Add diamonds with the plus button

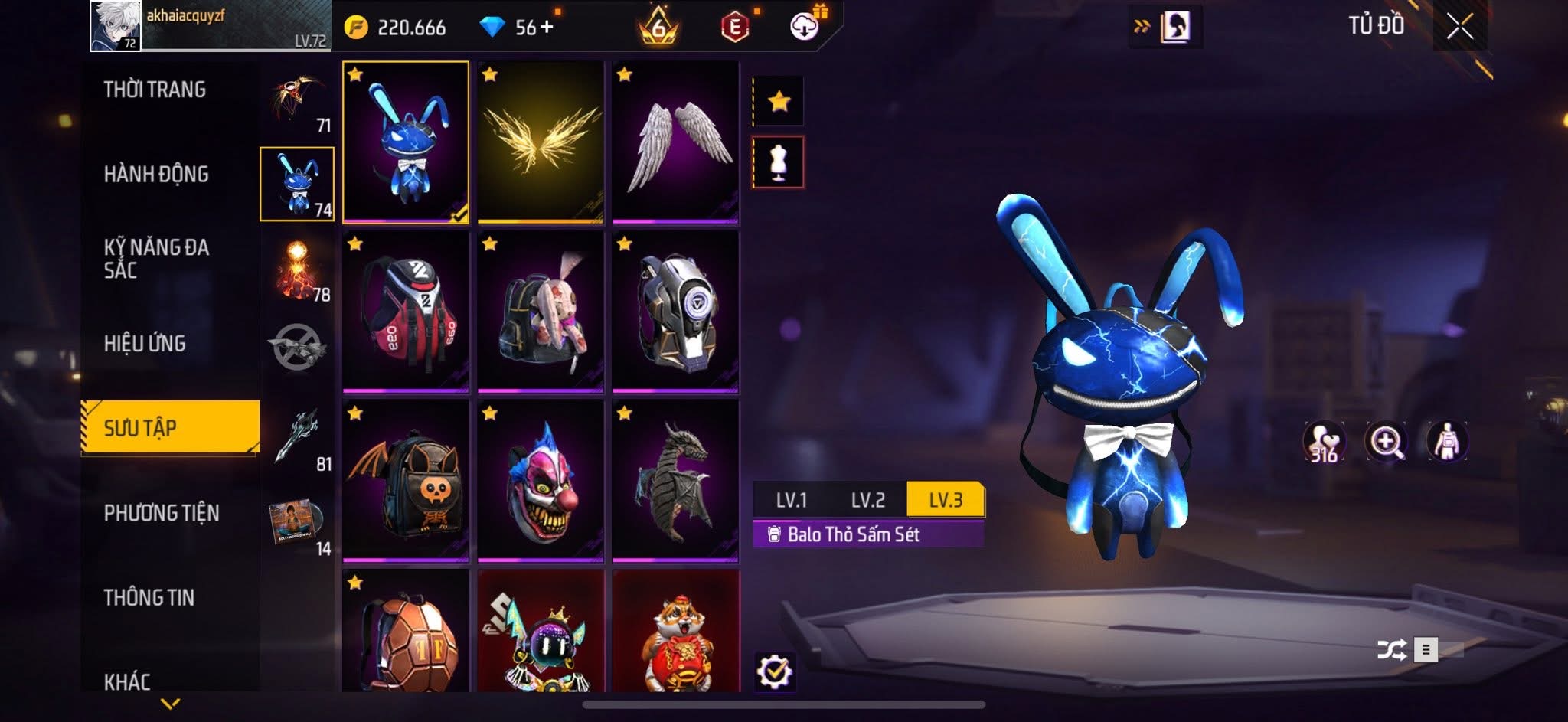pyautogui.click(x=547, y=28)
